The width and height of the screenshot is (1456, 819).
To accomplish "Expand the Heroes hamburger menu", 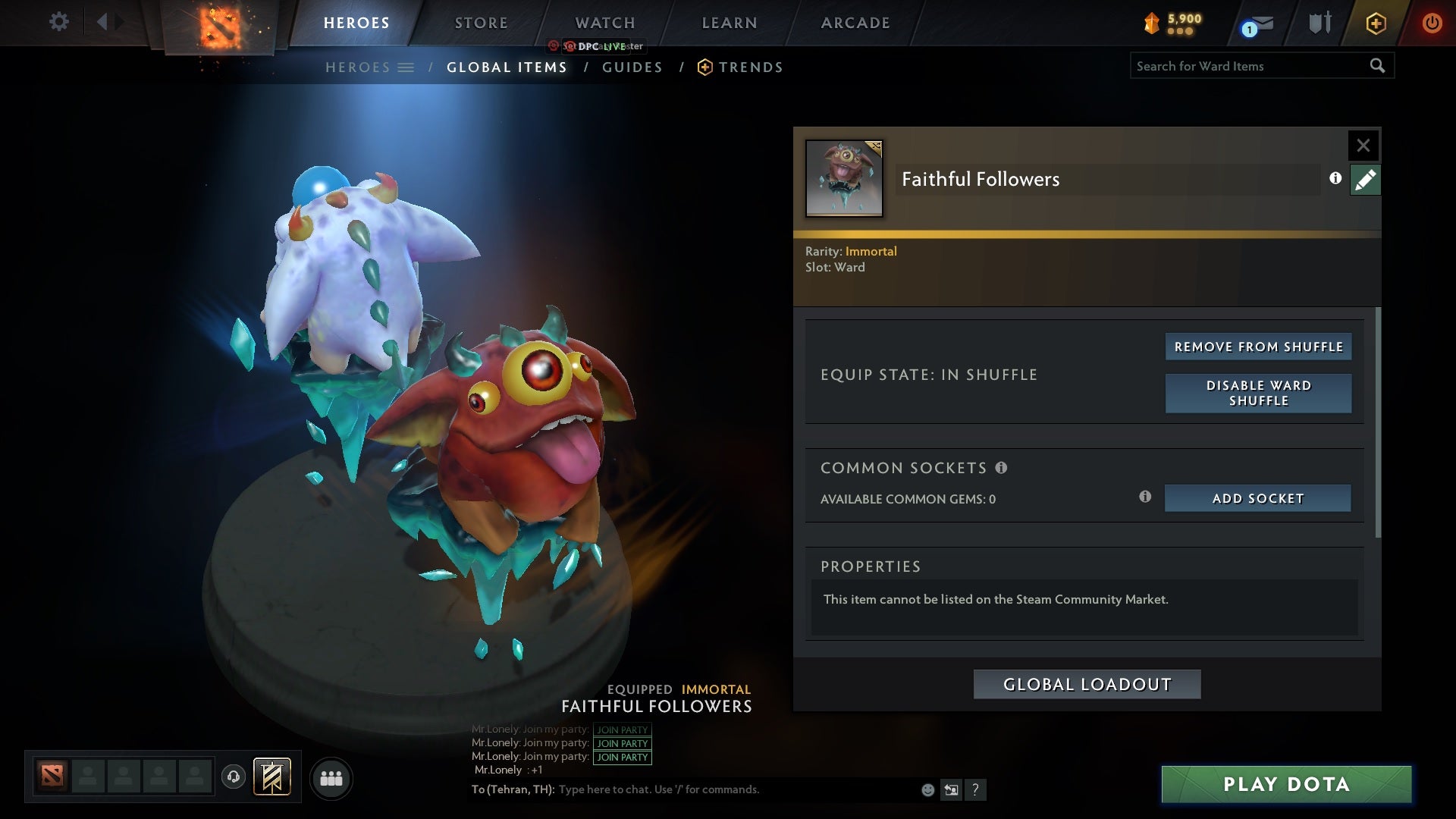I will 407,67.
